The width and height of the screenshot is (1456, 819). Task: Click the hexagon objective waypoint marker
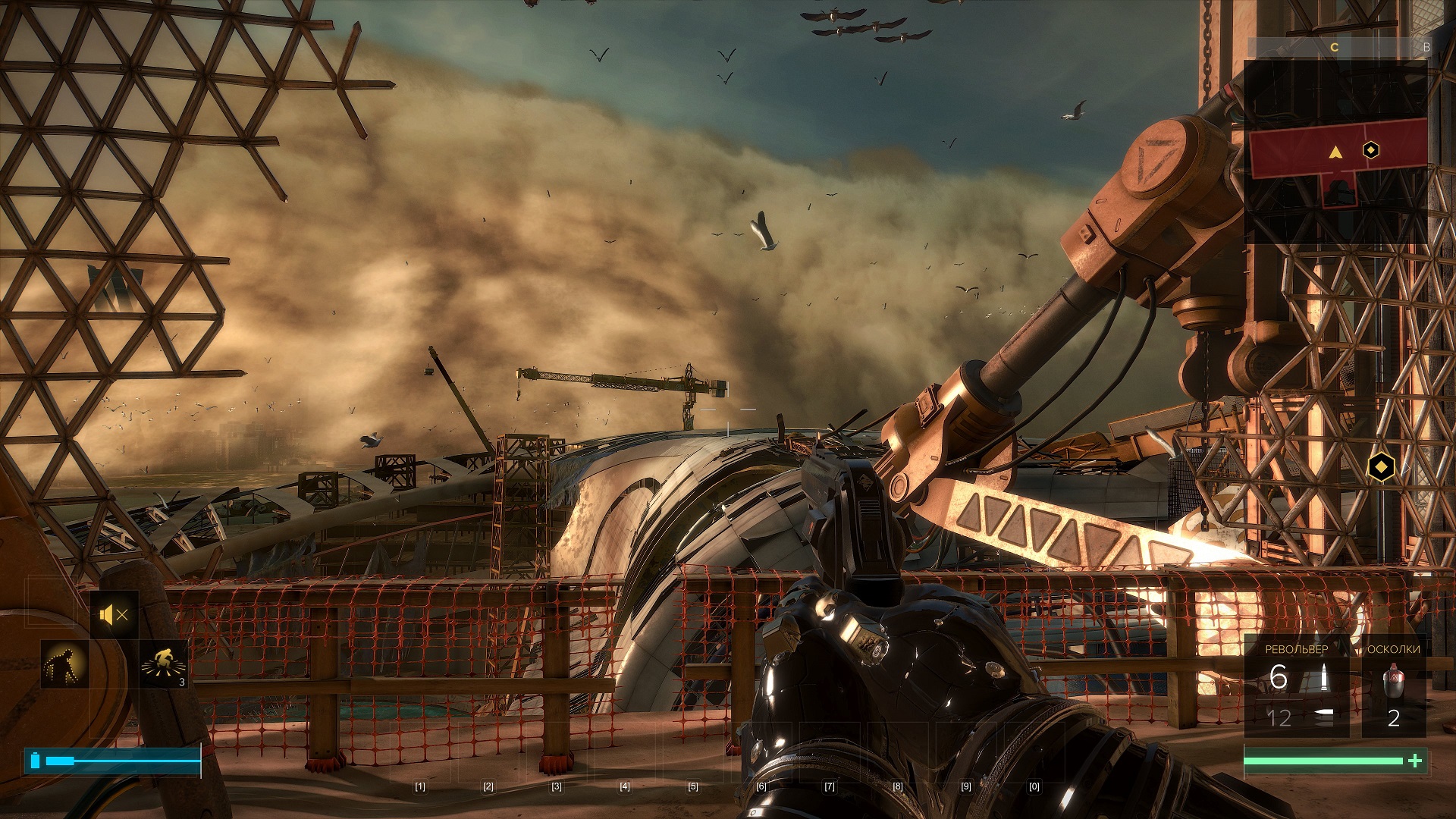click(x=1381, y=467)
